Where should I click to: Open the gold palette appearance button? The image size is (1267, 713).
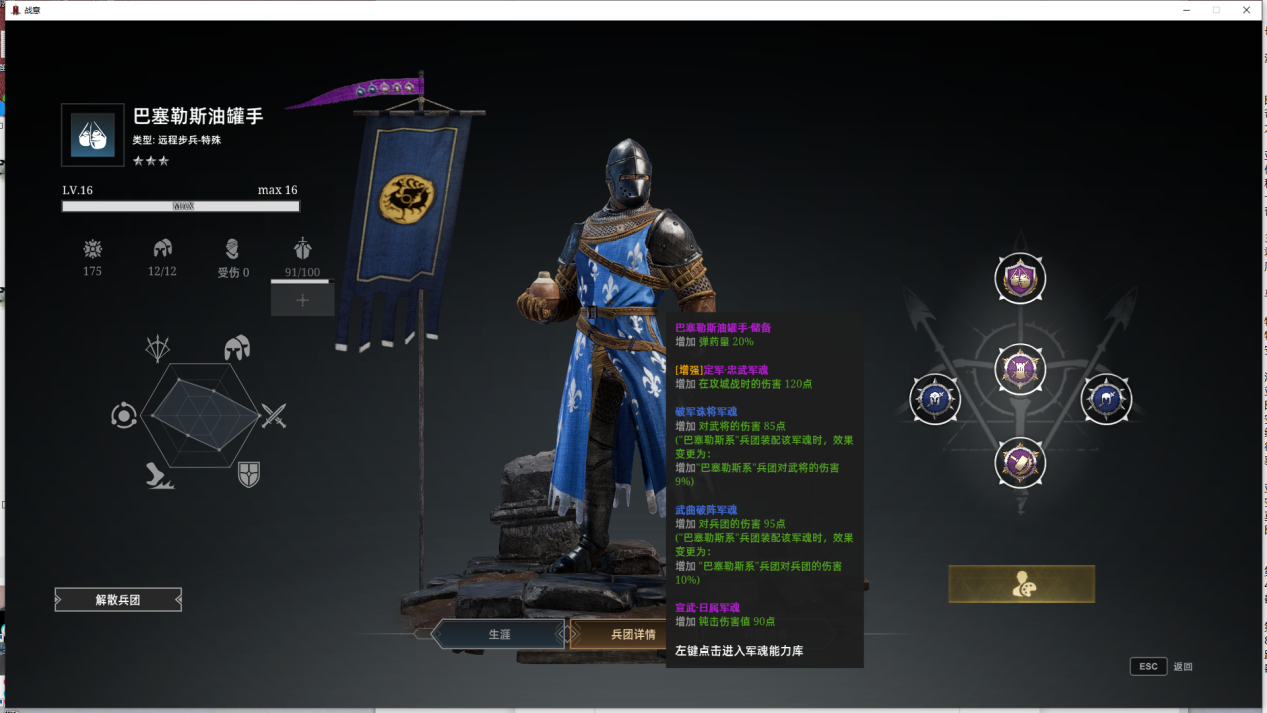pyautogui.click(x=1021, y=584)
